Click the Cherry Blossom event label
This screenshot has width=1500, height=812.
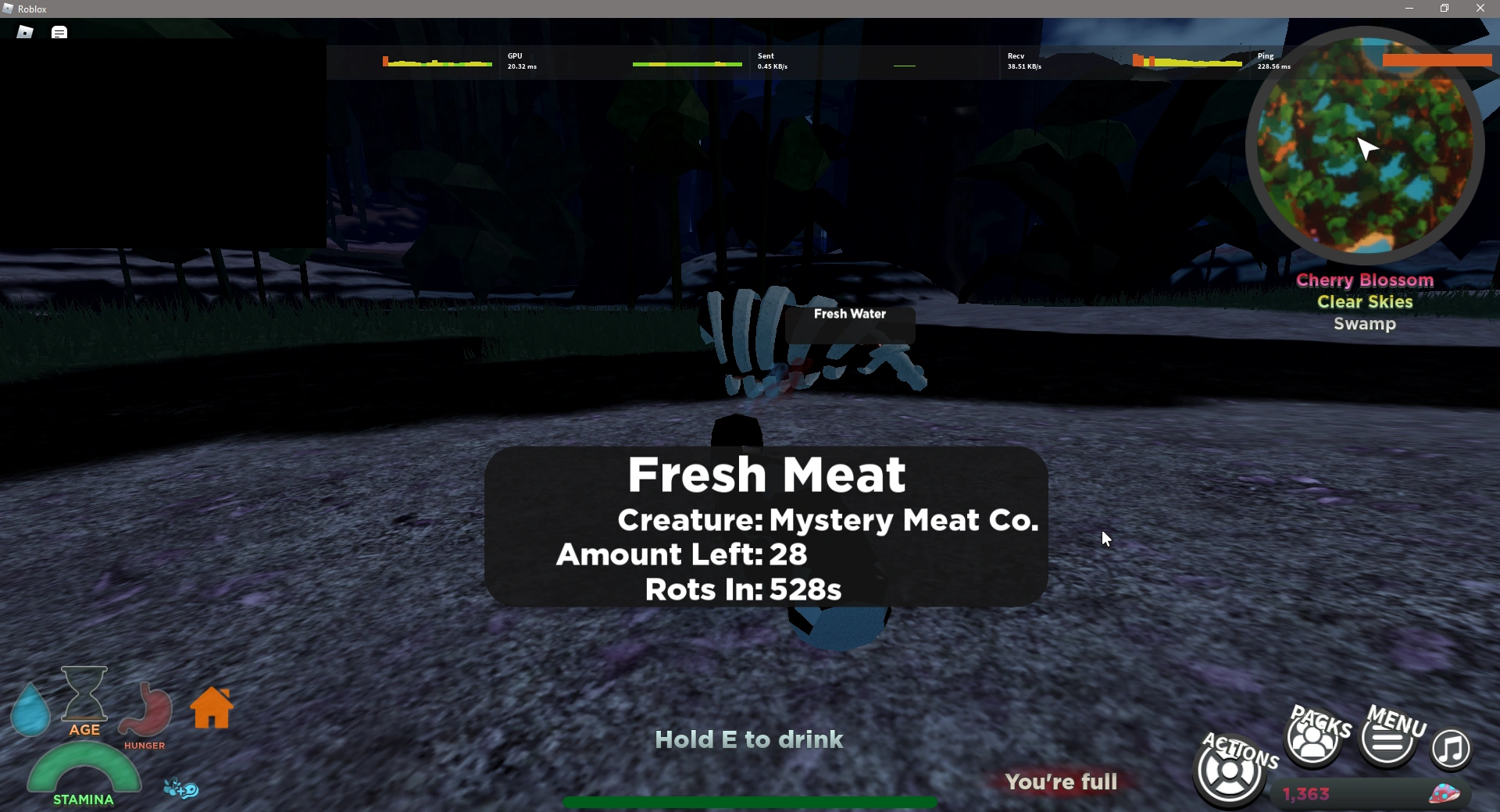(x=1364, y=280)
